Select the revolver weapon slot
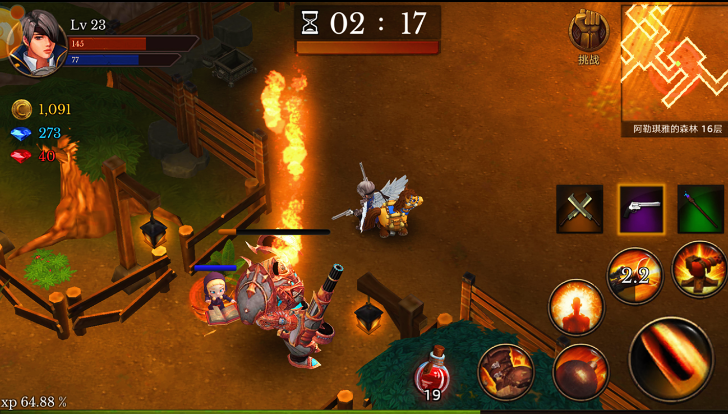This screenshot has height=414, width=728. coord(641,209)
